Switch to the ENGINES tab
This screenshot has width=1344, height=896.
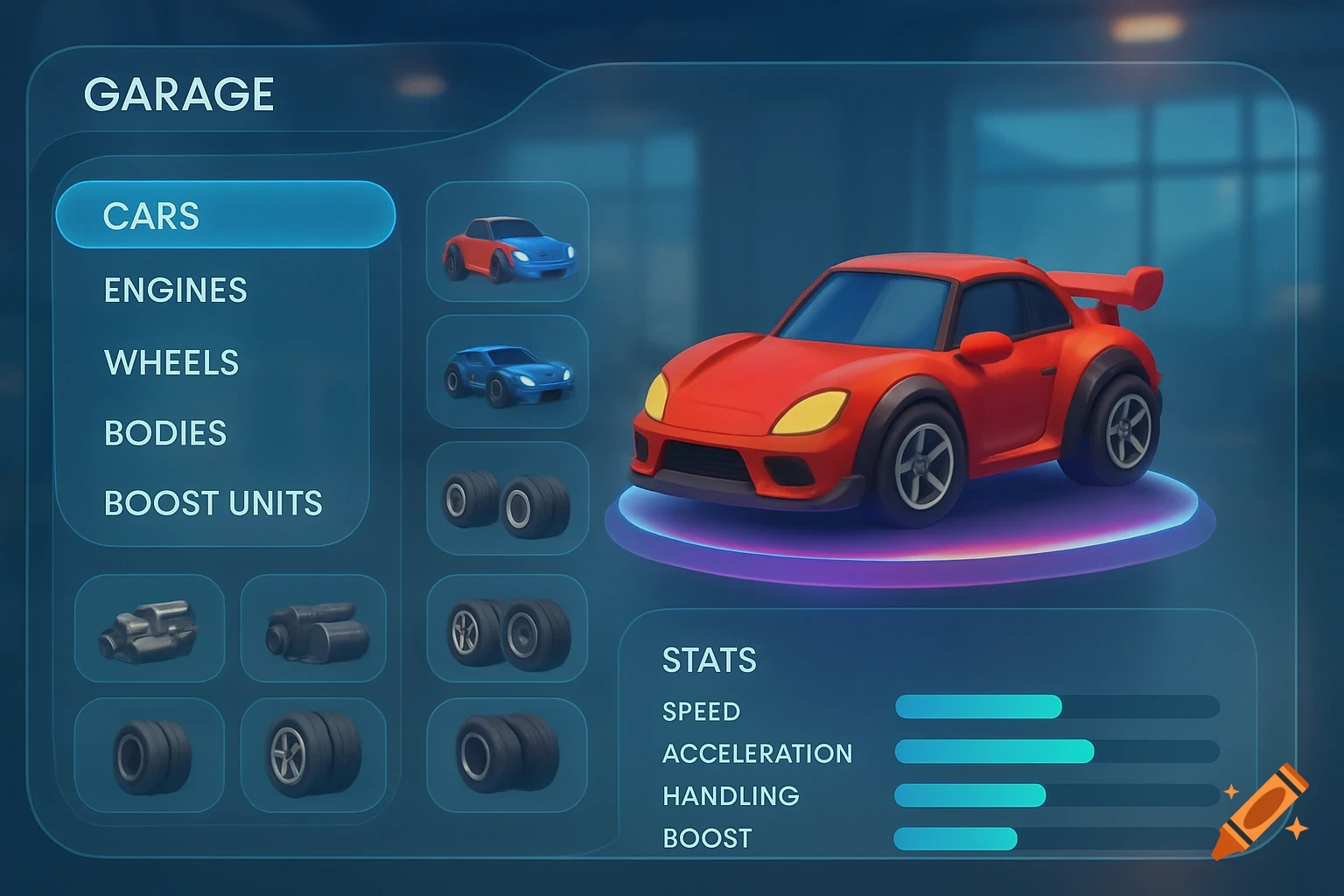174,290
